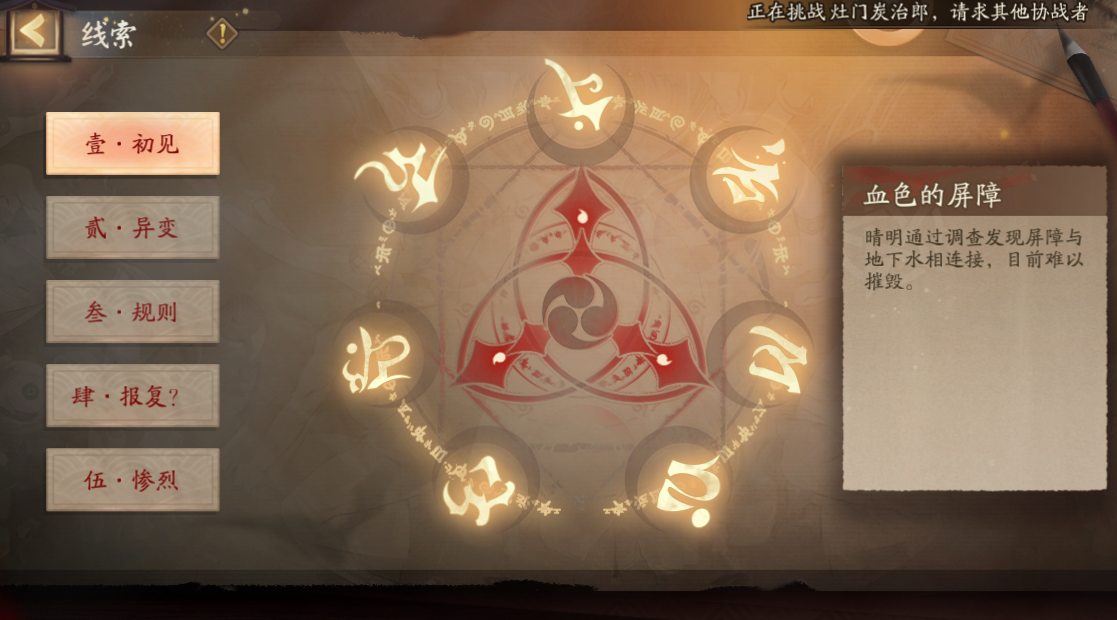Open the exclamation mark info icon
This screenshot has width=1117, height=620.
(221, 34)
